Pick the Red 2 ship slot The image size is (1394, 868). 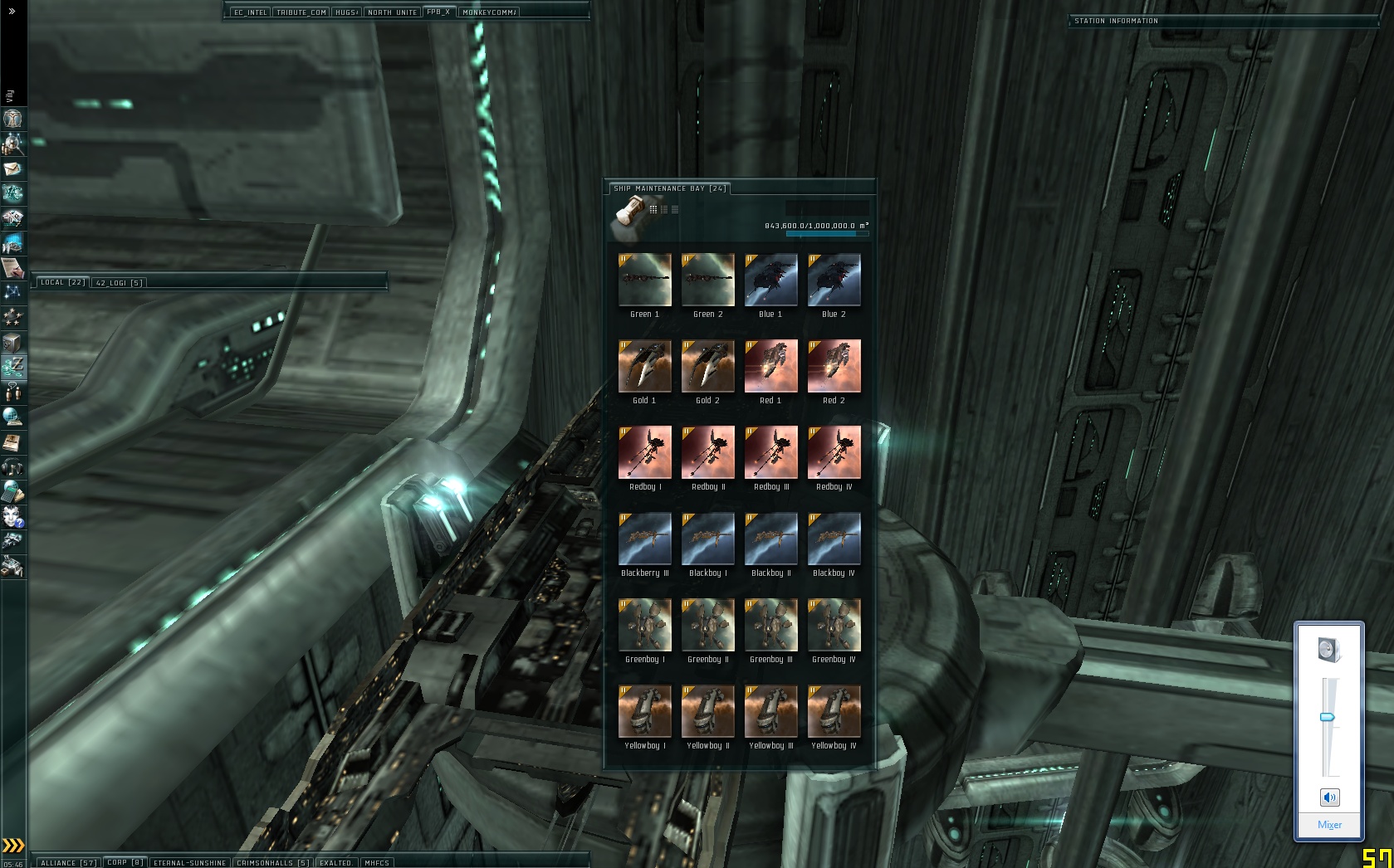click(x=834, y=366)
